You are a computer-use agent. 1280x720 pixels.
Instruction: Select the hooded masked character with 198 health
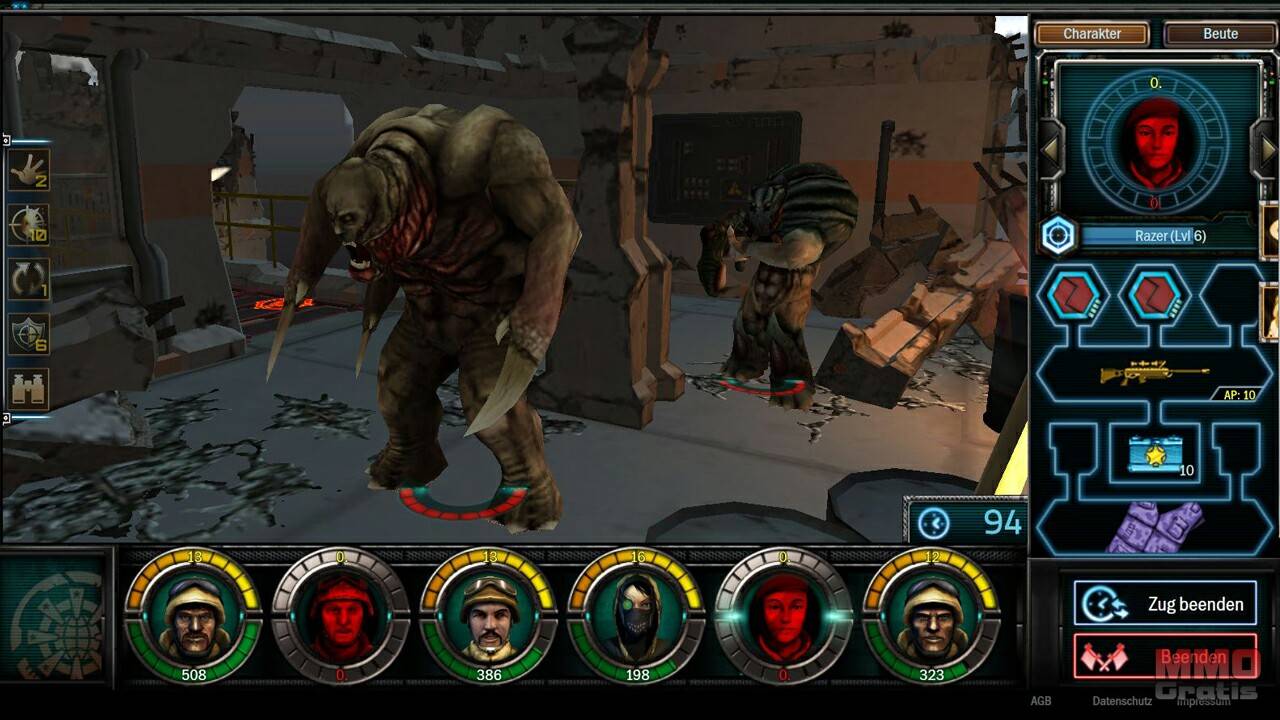pyautogui.click(x=635, y=617)
